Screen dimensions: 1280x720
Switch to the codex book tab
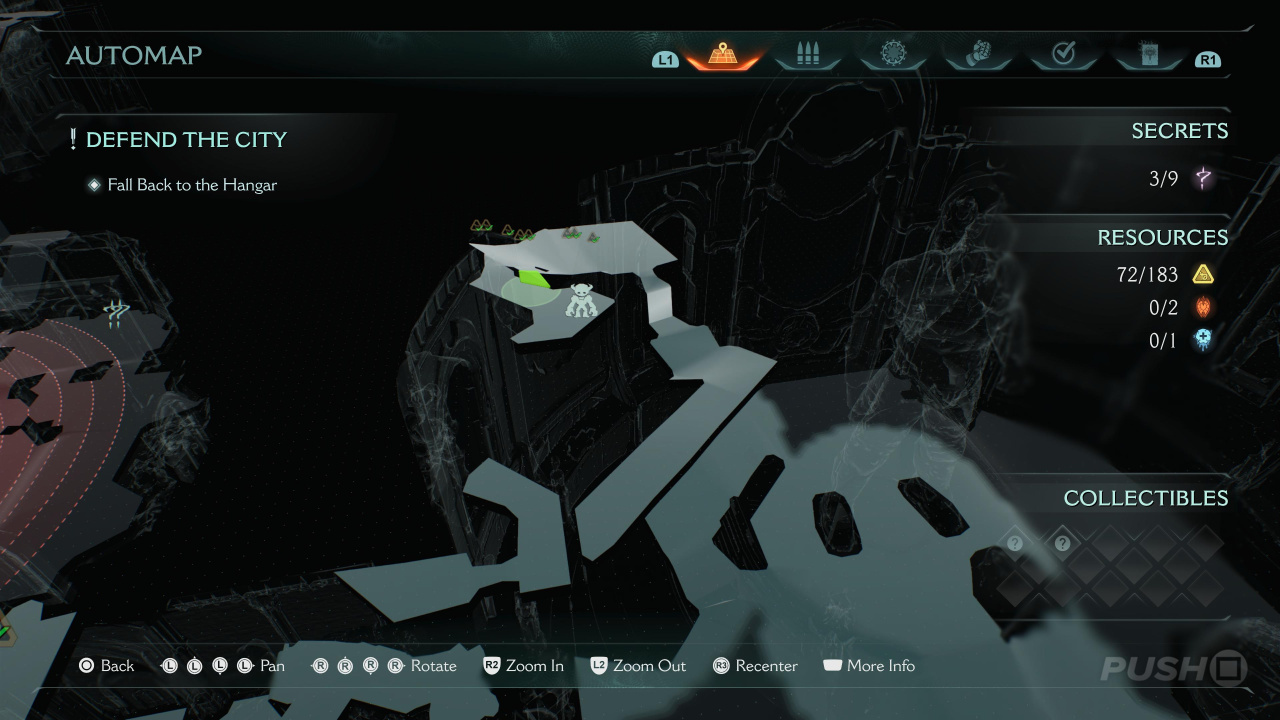[x=1148, y=55]
